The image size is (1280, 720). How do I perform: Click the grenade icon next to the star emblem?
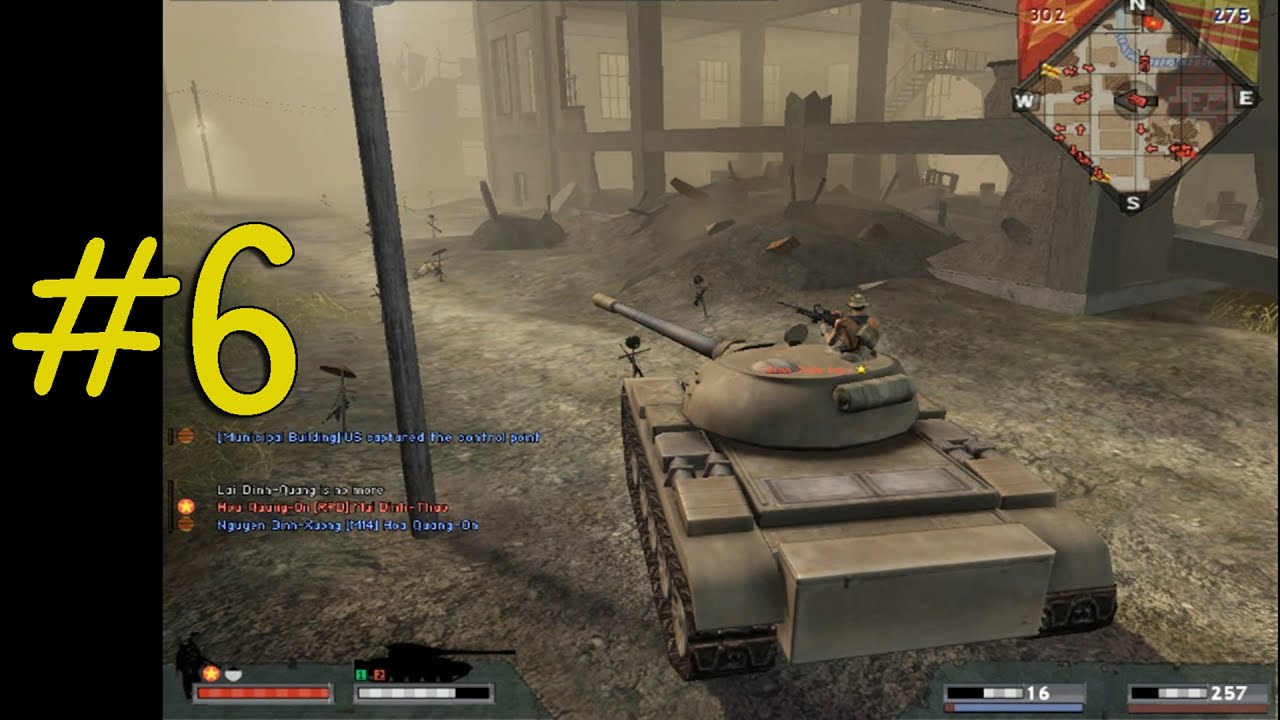pyautogui.click(x=233, y=672)
